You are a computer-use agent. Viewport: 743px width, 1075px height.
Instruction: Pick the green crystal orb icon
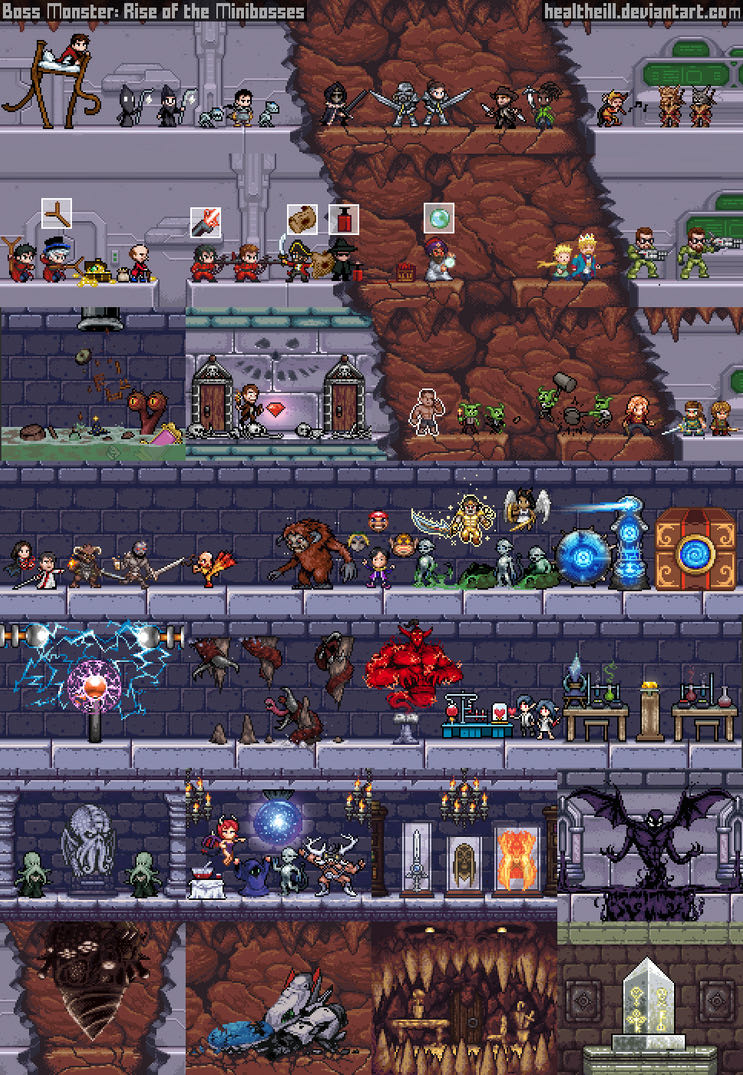[x=439, y=218]
